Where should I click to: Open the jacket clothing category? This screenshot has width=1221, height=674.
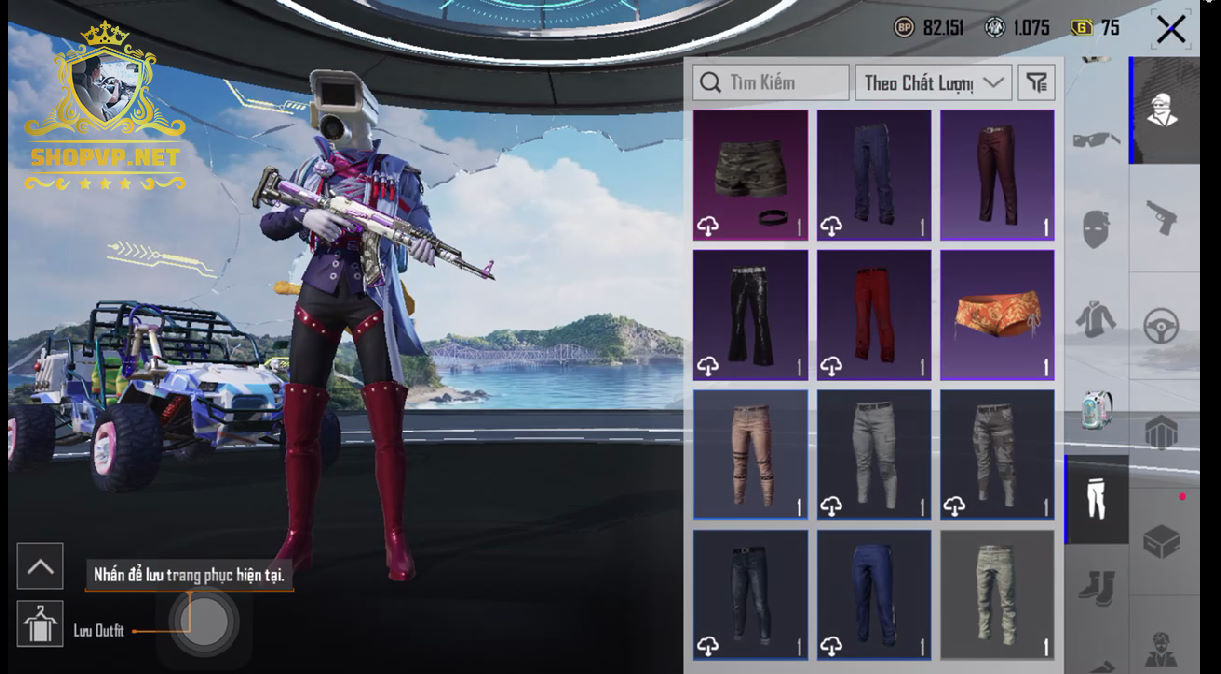(1096, 319)
